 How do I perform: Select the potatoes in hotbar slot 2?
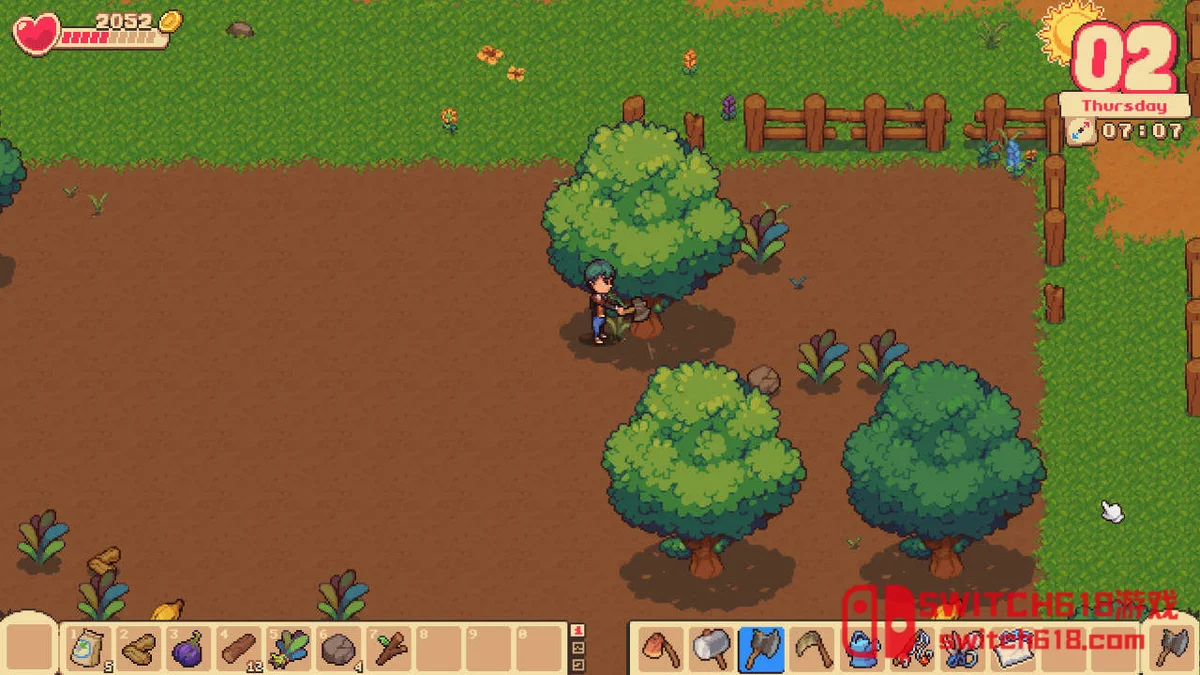tap(138, 649)
